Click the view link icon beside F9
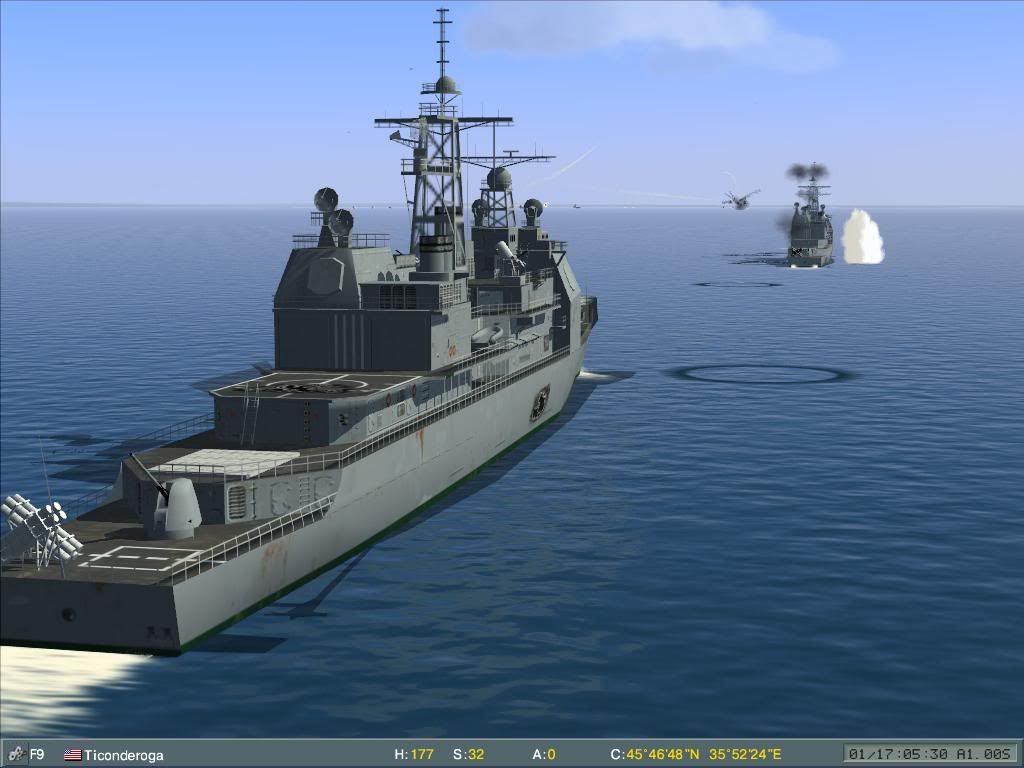1024x768 pixels. (15, 754)
